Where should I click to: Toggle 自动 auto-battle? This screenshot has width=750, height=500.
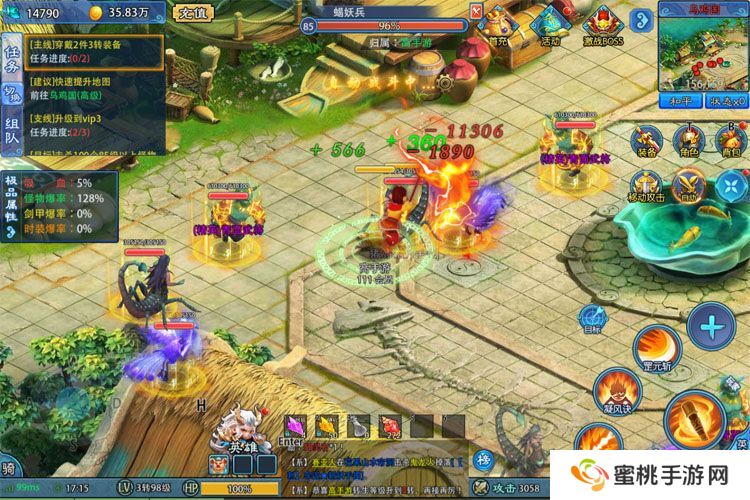(x=689, y=184)
